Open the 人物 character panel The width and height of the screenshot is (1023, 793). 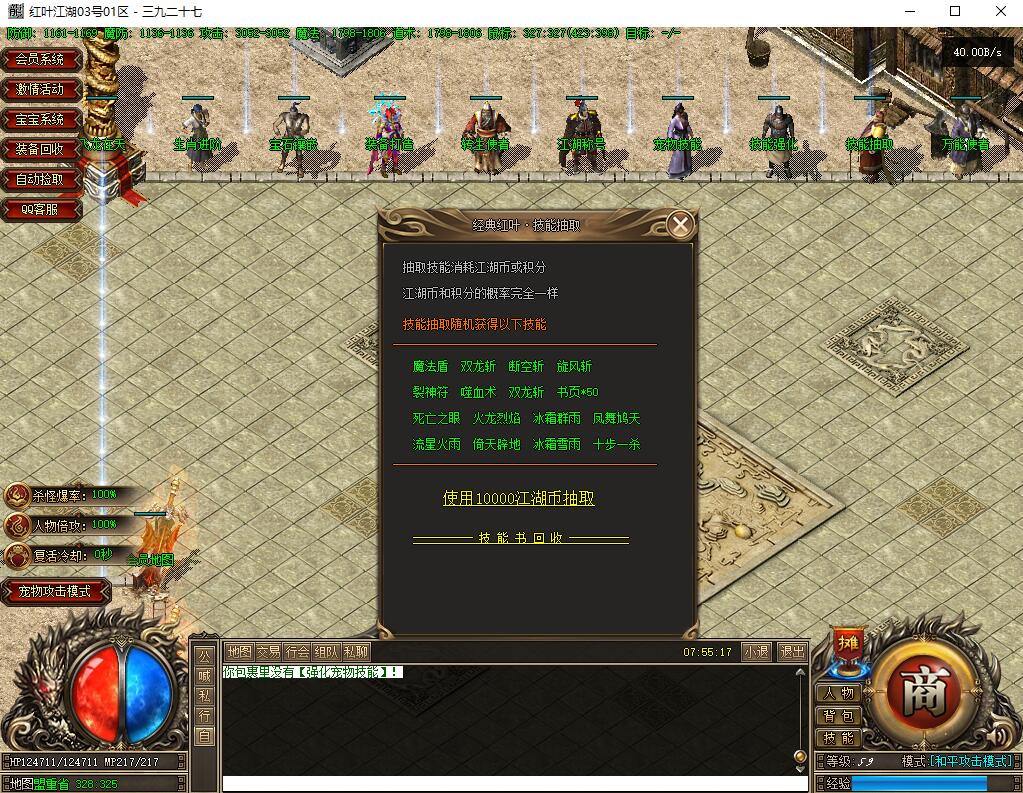tap(838, 693)
